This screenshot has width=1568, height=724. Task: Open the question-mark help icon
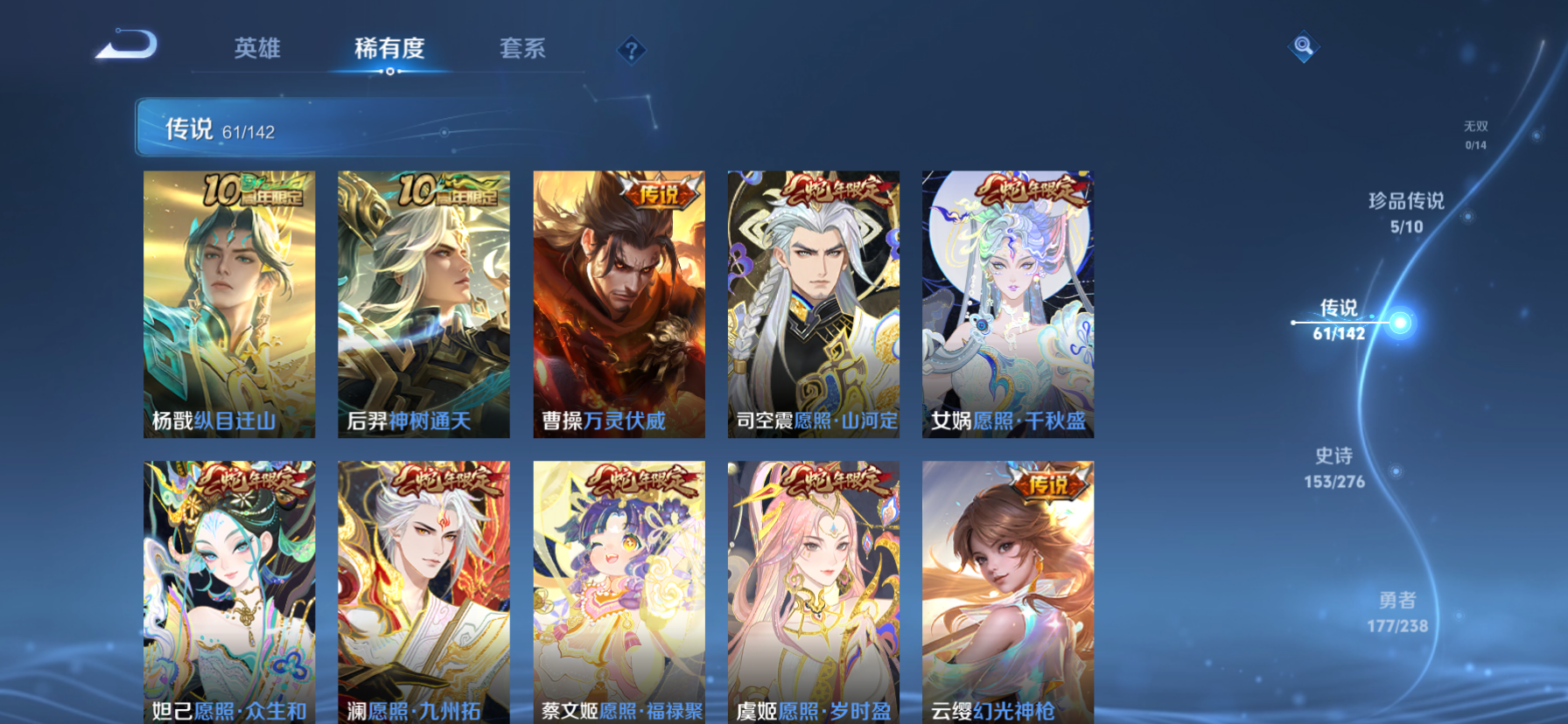[631, 50]
